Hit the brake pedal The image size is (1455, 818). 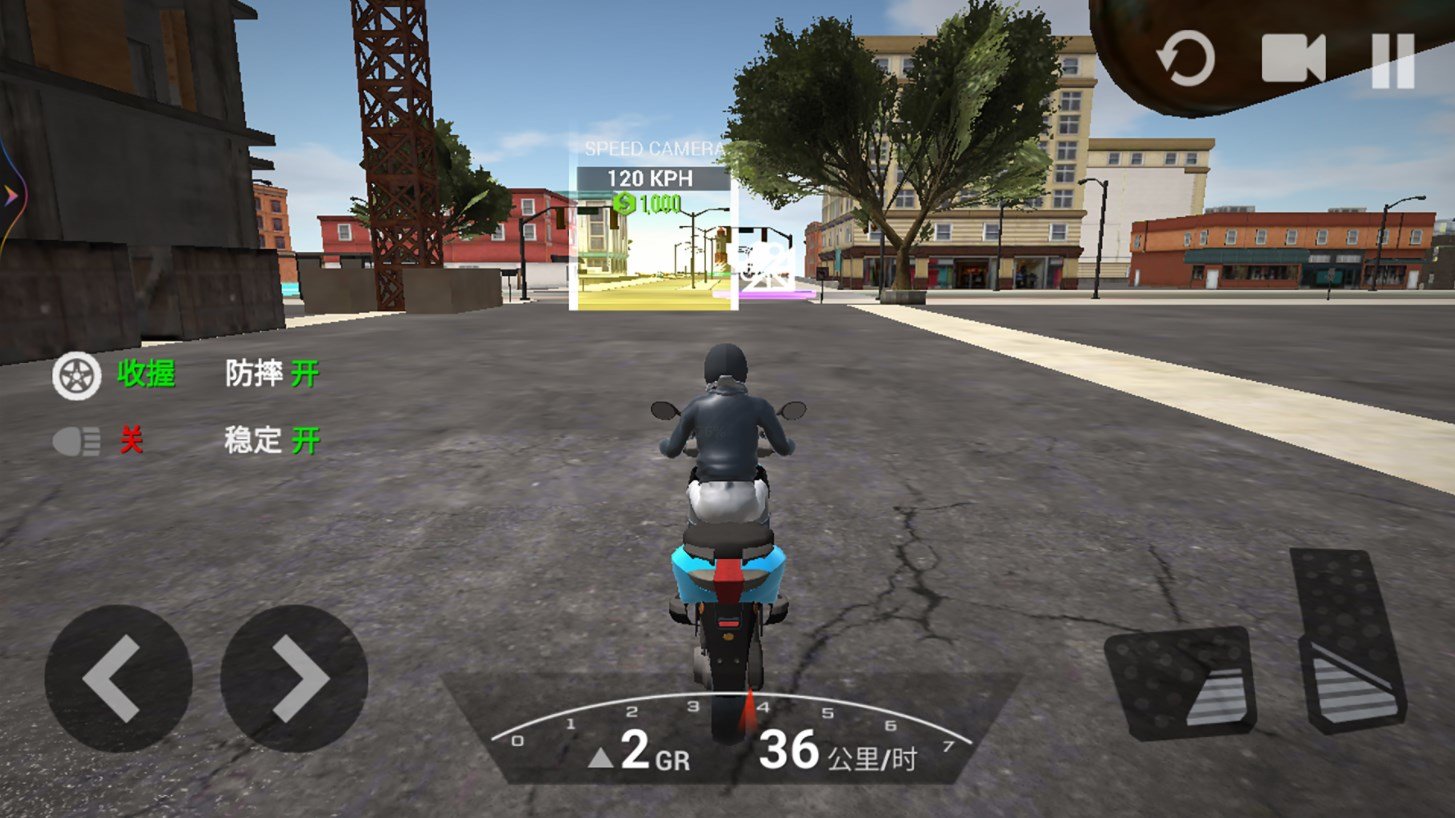pyautogui.click(x=1180, y=682)
